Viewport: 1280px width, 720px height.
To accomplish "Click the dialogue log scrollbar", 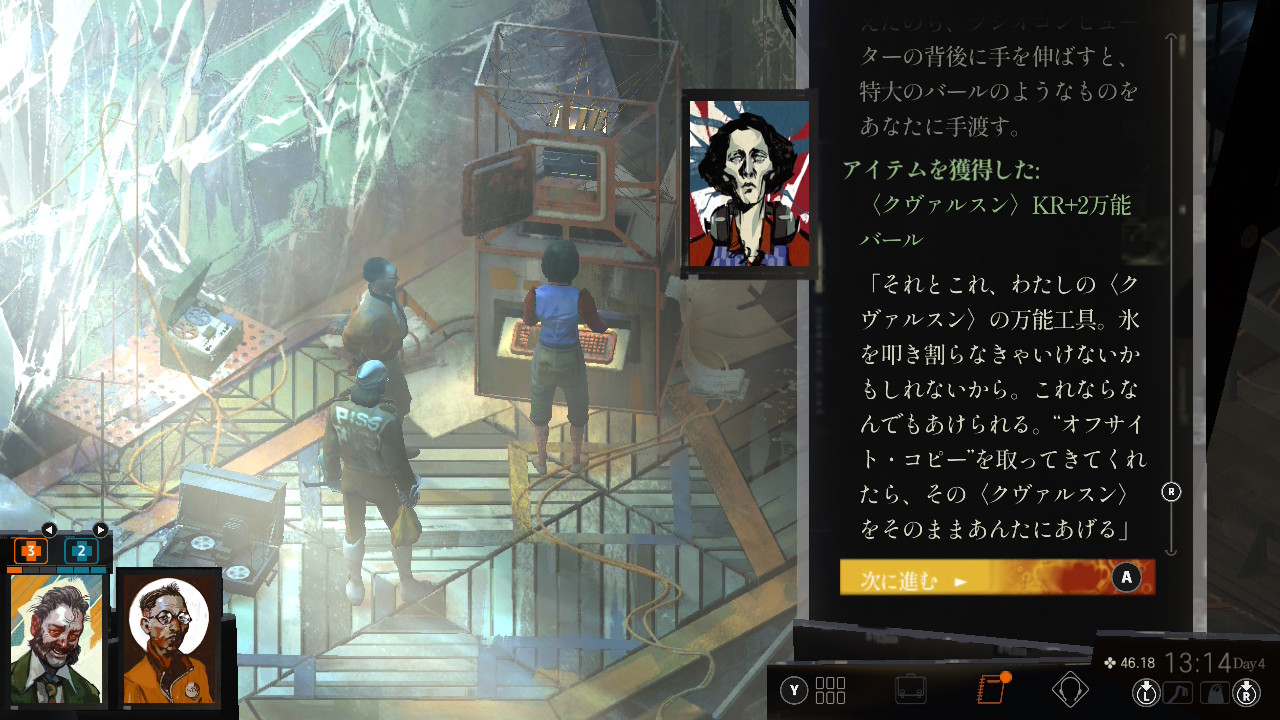I will pos(1172,300).
